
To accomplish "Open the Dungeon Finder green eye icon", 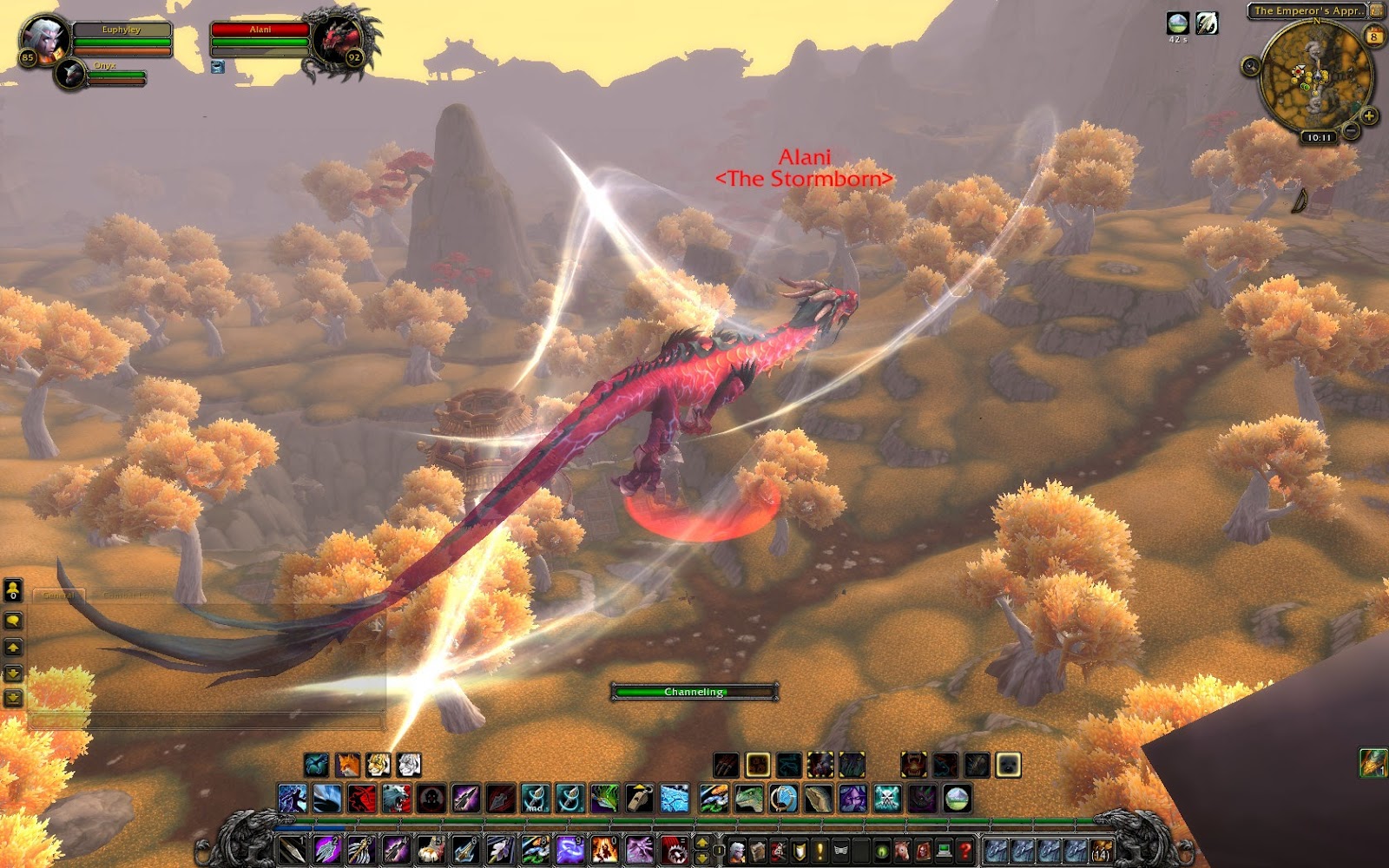I will (x=883, y=850).
